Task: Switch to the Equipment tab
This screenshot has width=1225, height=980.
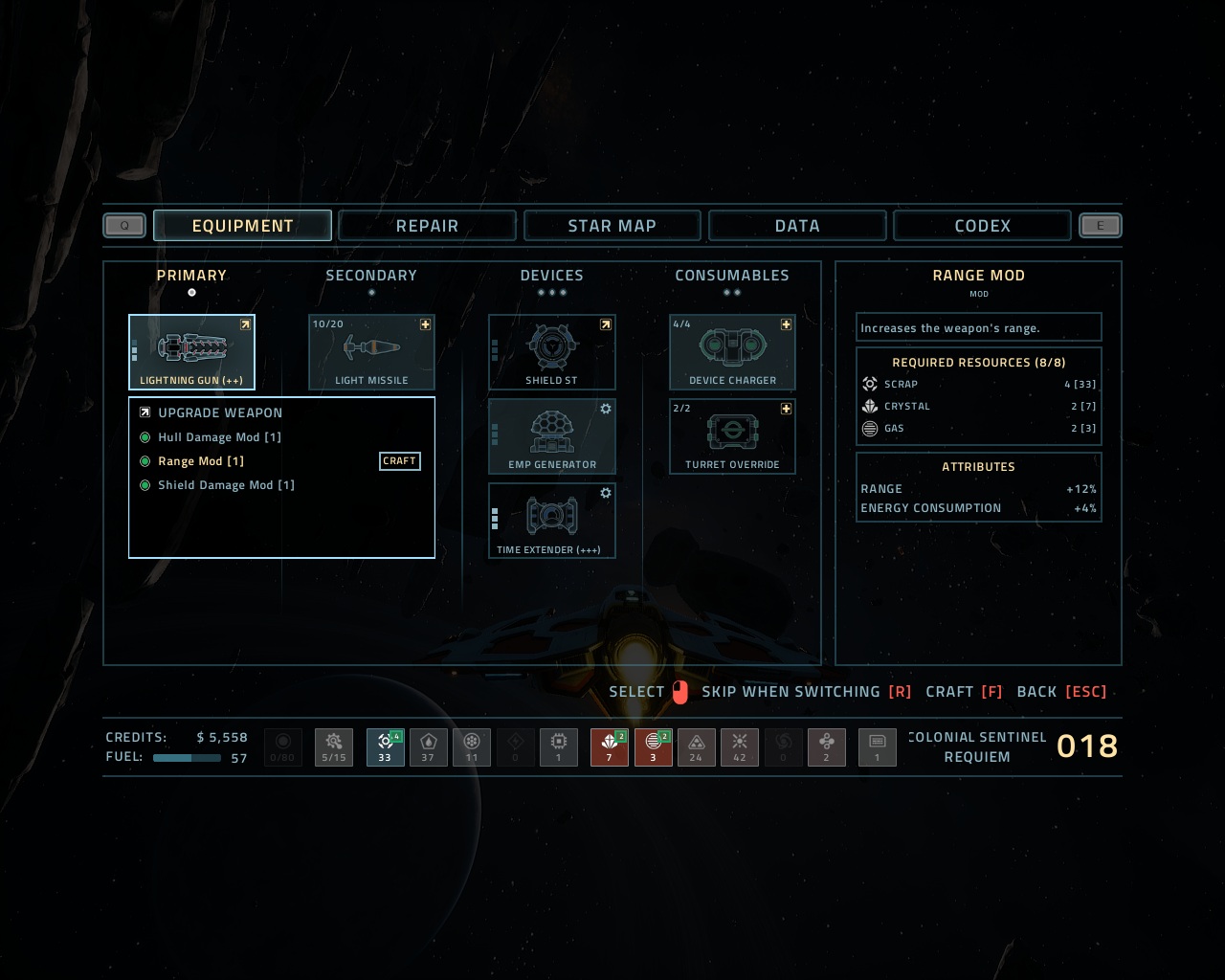Action: [242, 226]
